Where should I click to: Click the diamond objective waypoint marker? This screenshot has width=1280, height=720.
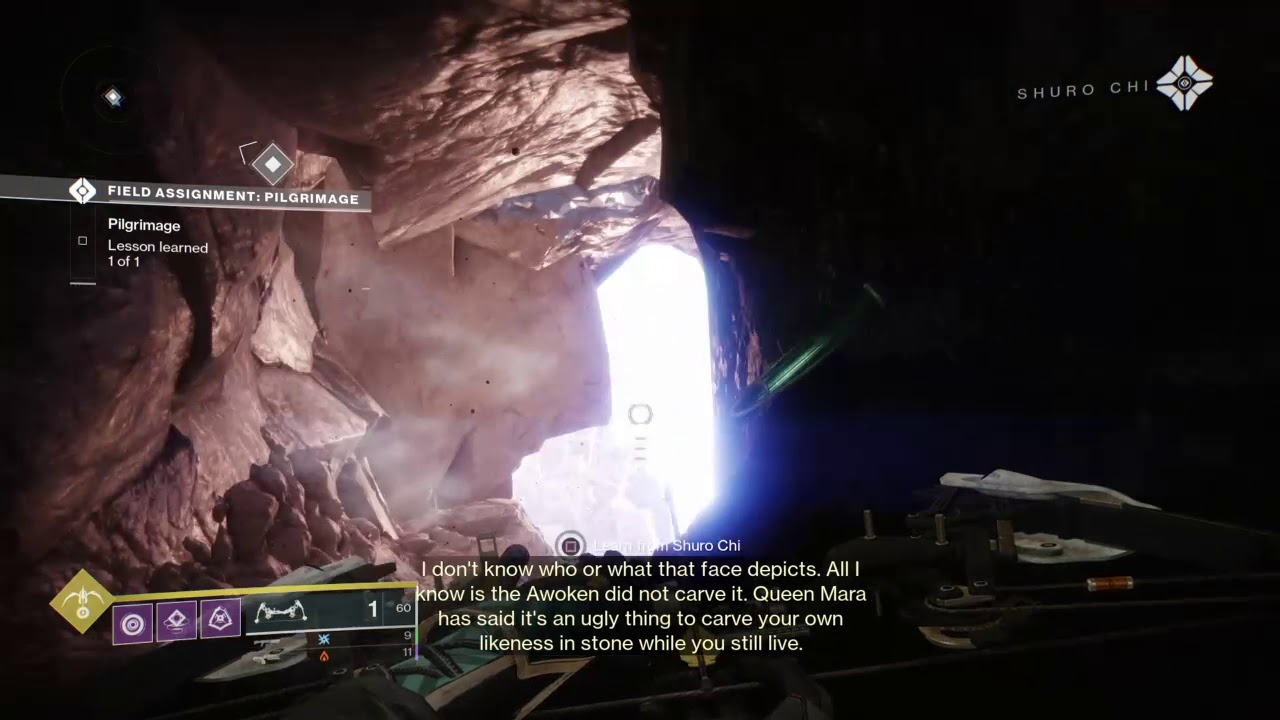[x=272, y=163]
